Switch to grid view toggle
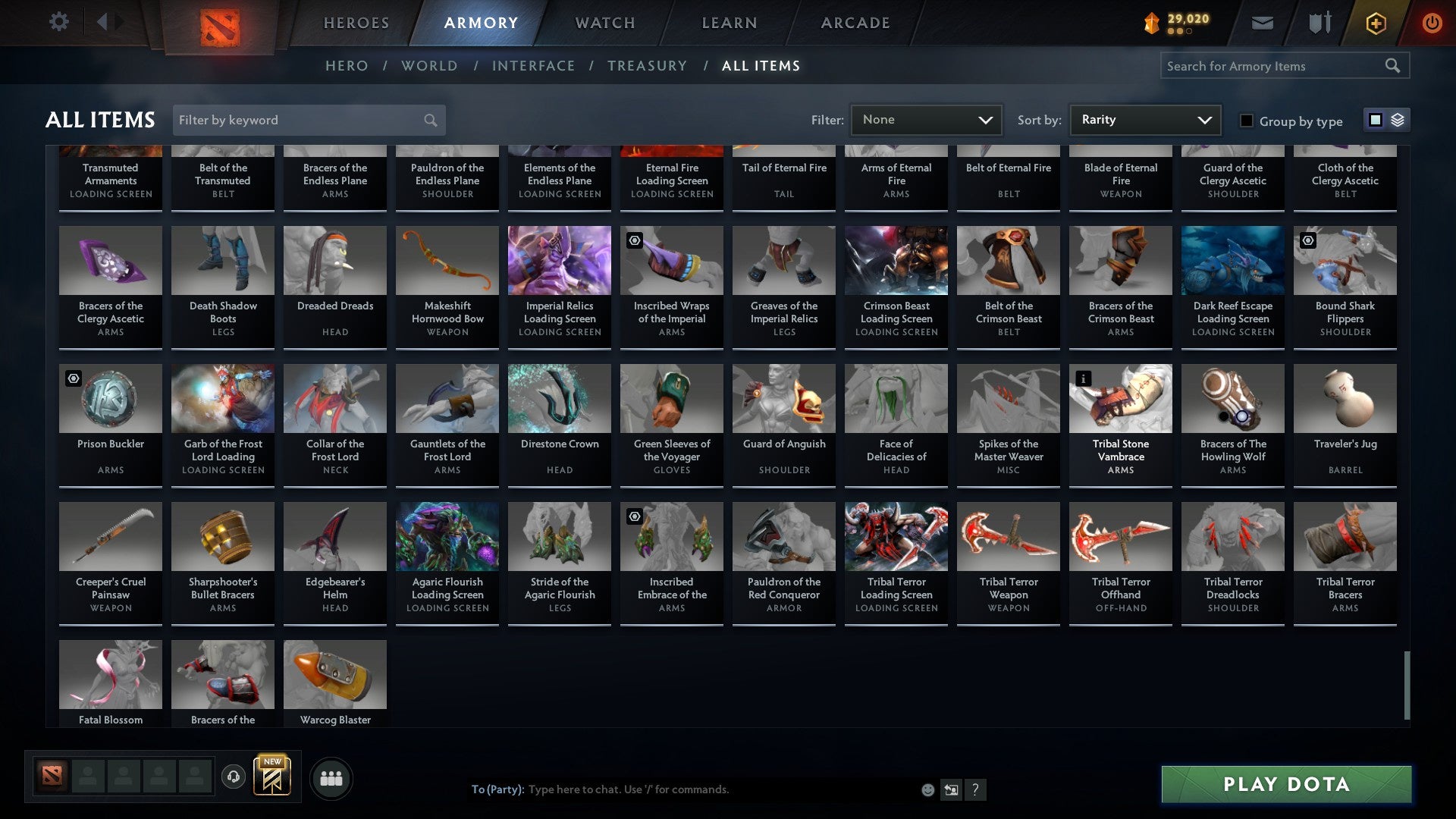The width and height of the screenshot is (1456, 819). (1374, 120)
